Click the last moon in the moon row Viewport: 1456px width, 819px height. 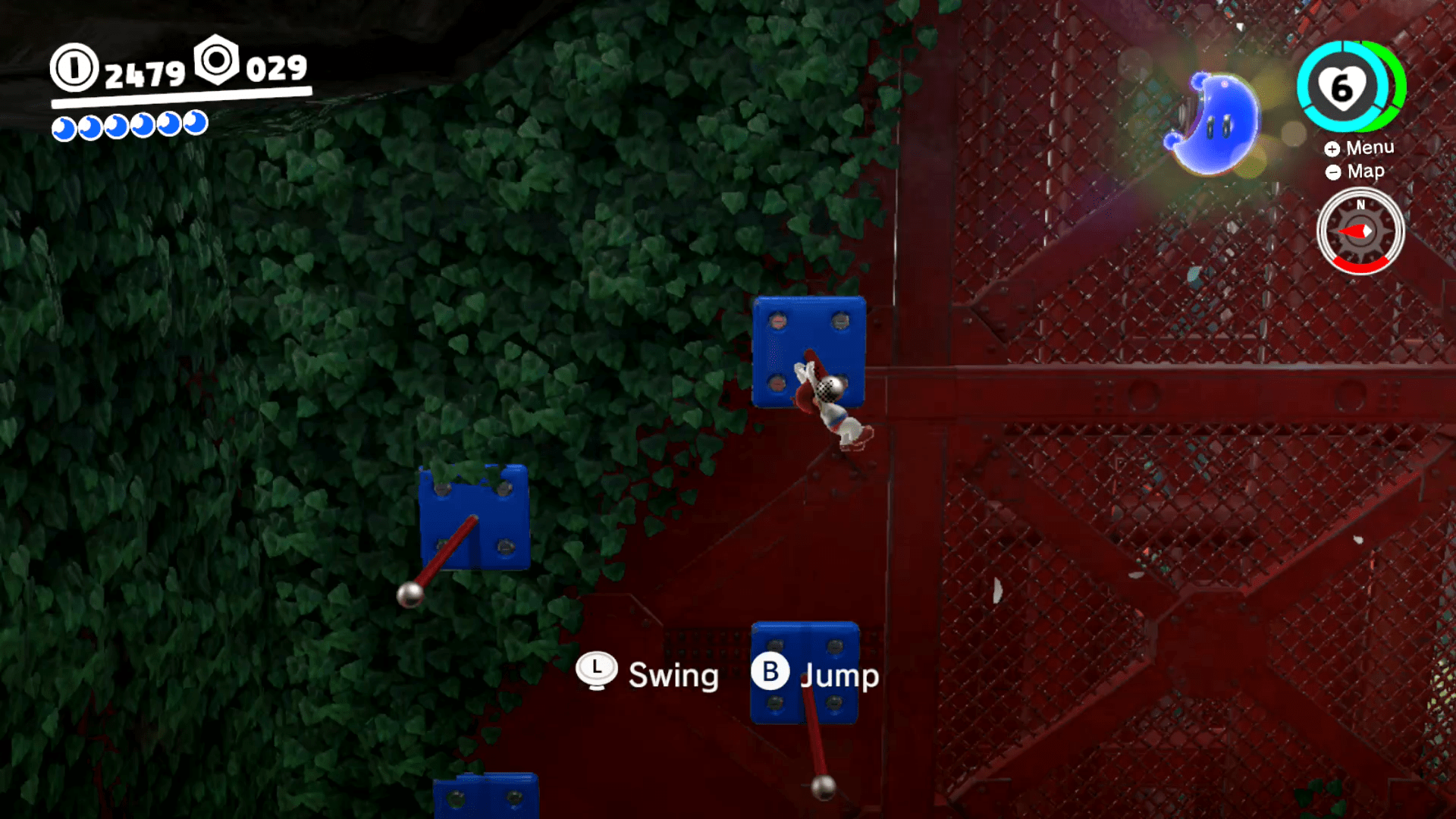(x=195, y=121)
